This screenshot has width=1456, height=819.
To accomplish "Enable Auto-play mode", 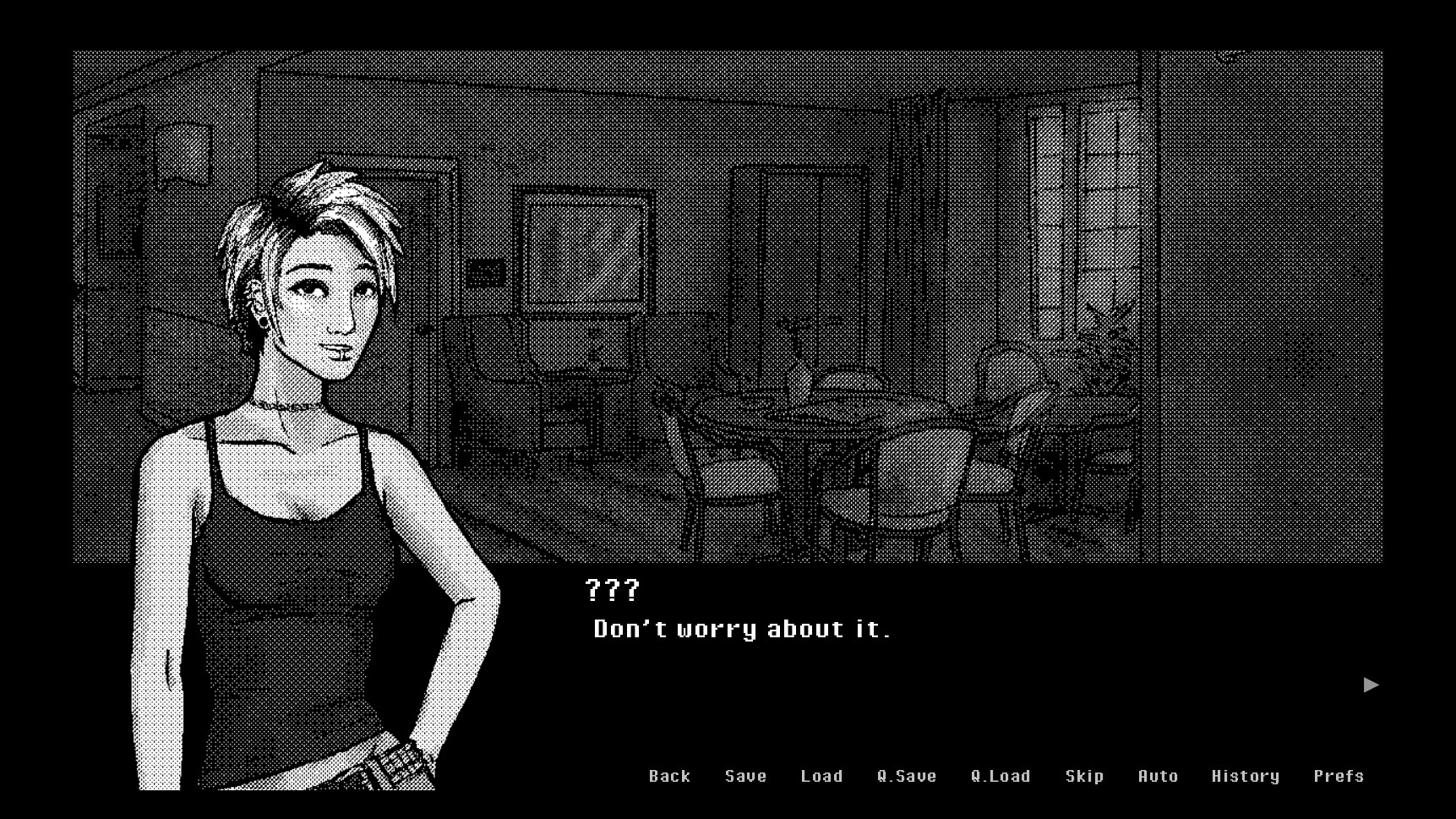I will coord(1158,776).
